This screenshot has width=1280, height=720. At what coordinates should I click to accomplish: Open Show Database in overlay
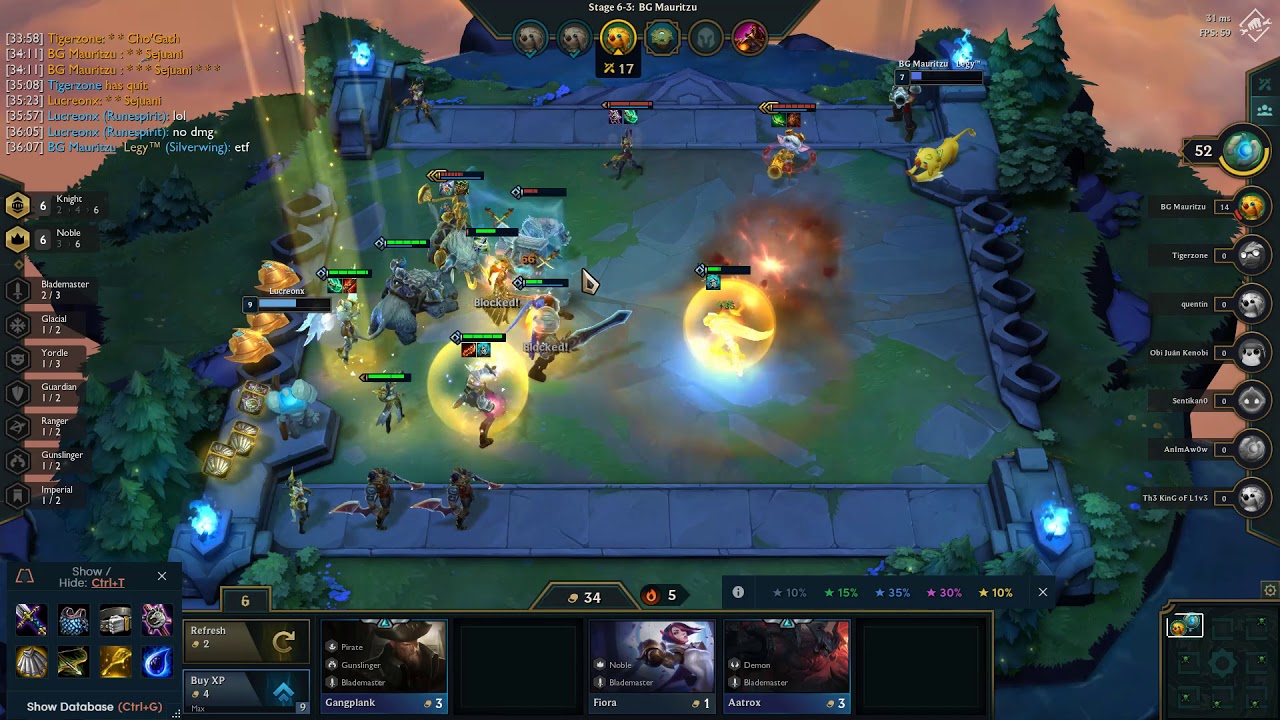click(94, 706)
